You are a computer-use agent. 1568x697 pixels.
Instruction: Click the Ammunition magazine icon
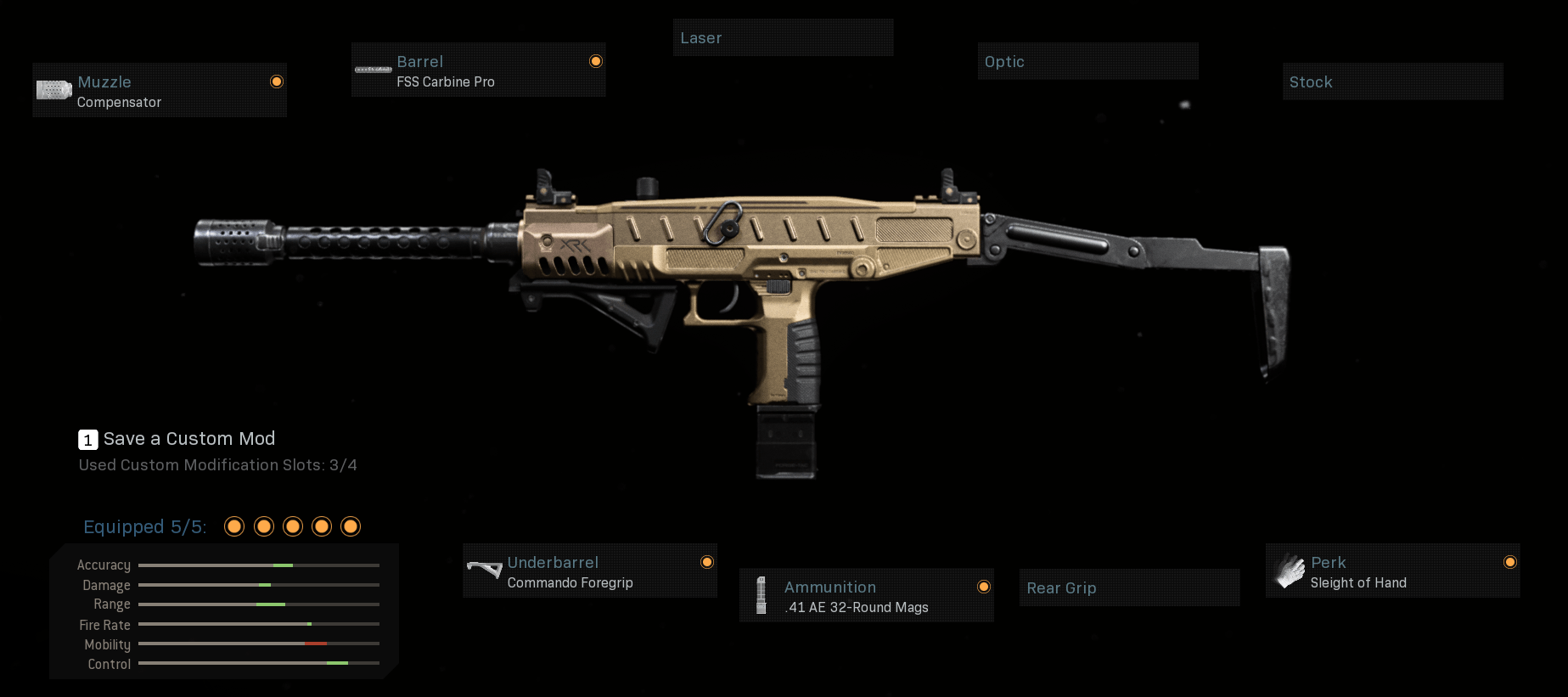point(762,595)
